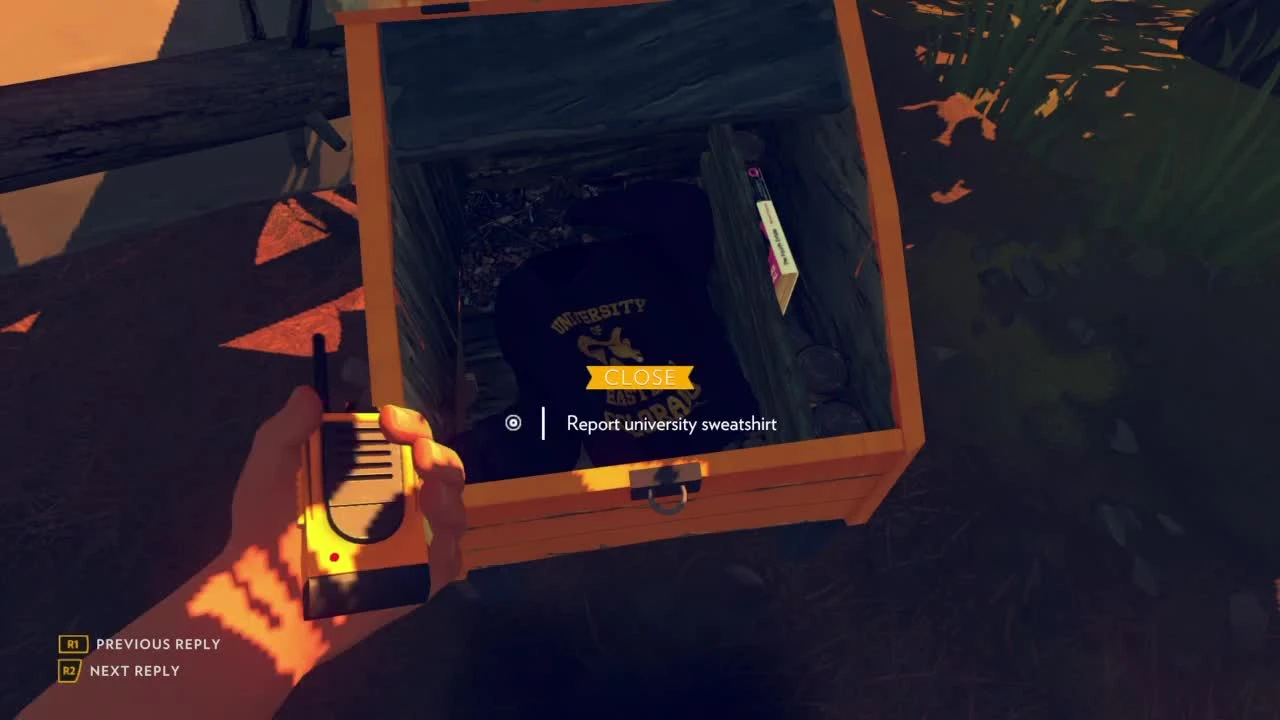
Task: Select the NEXT REPLY menu entry
Action: coord(135,670)
